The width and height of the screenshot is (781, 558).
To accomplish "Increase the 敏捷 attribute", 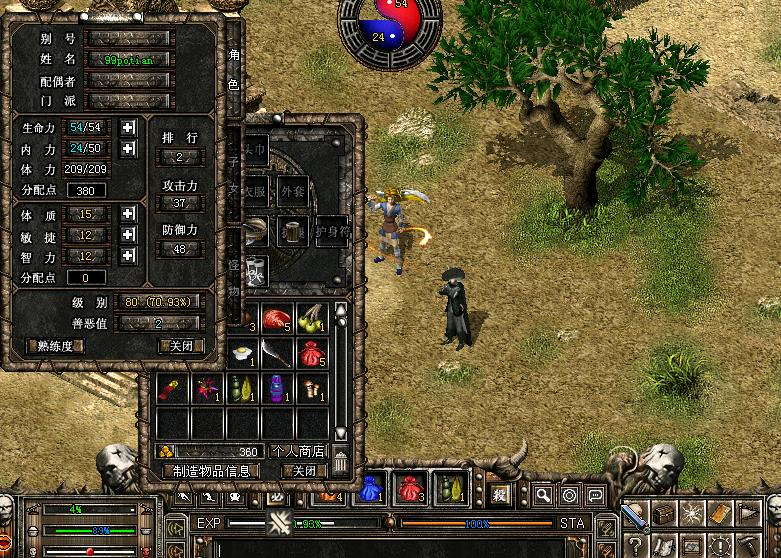I will pos(128,235).
